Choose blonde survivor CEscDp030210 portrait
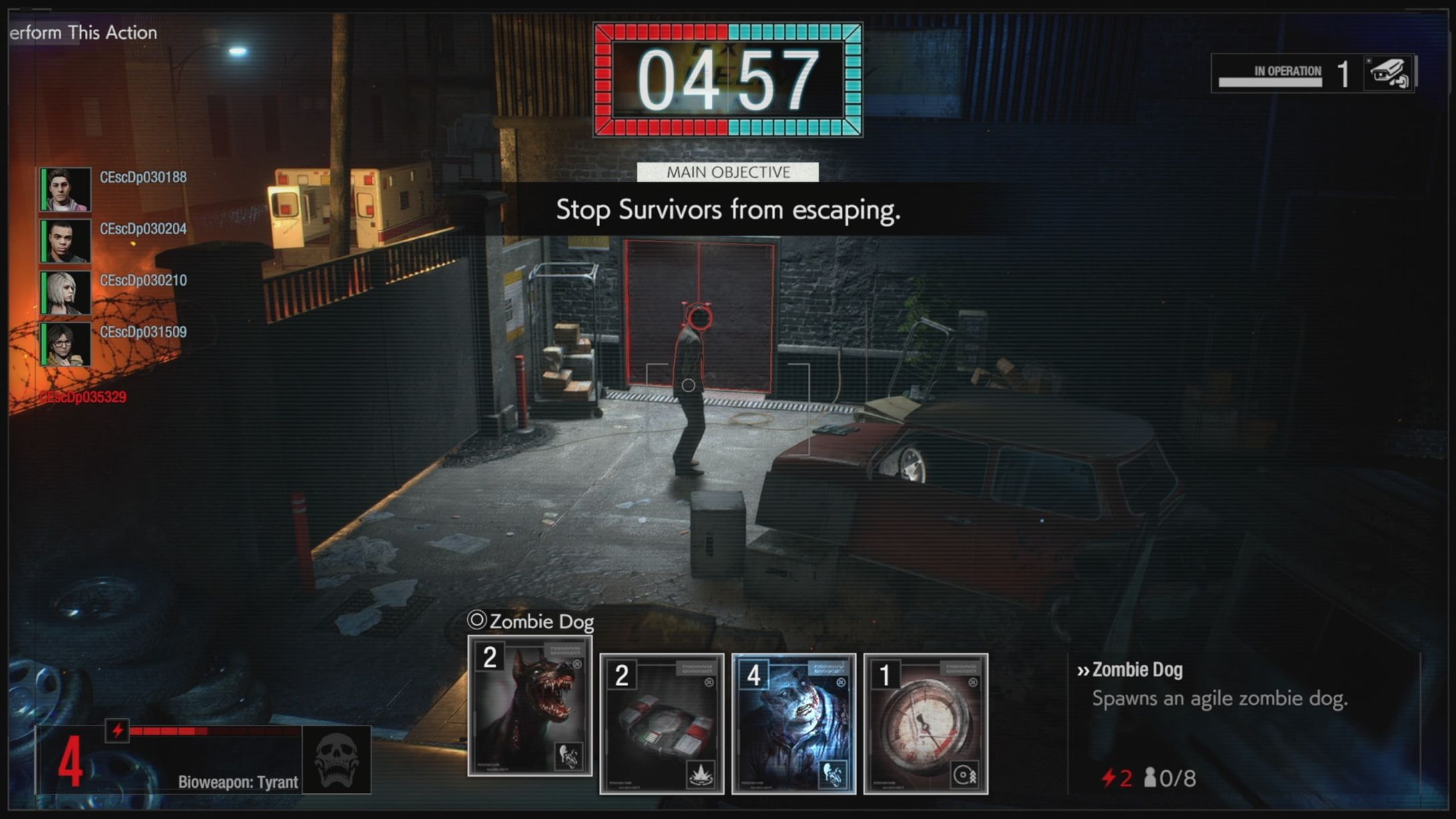This screenshot has width=1456, height=819. click(x=65, y=292)
